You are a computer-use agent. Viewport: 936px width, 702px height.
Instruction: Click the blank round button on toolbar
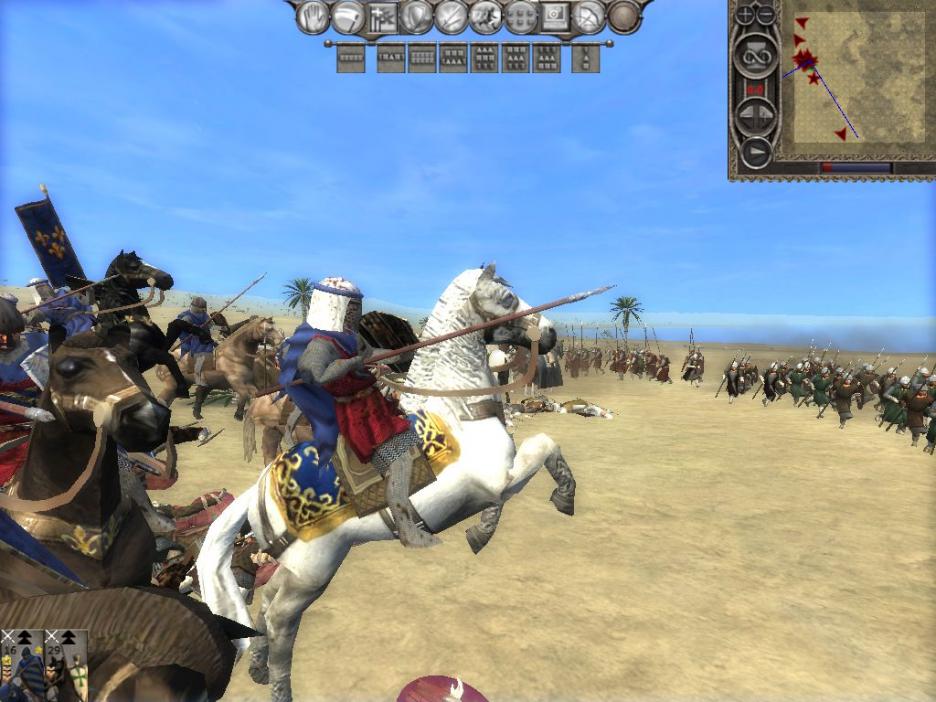tap(624, 17)
